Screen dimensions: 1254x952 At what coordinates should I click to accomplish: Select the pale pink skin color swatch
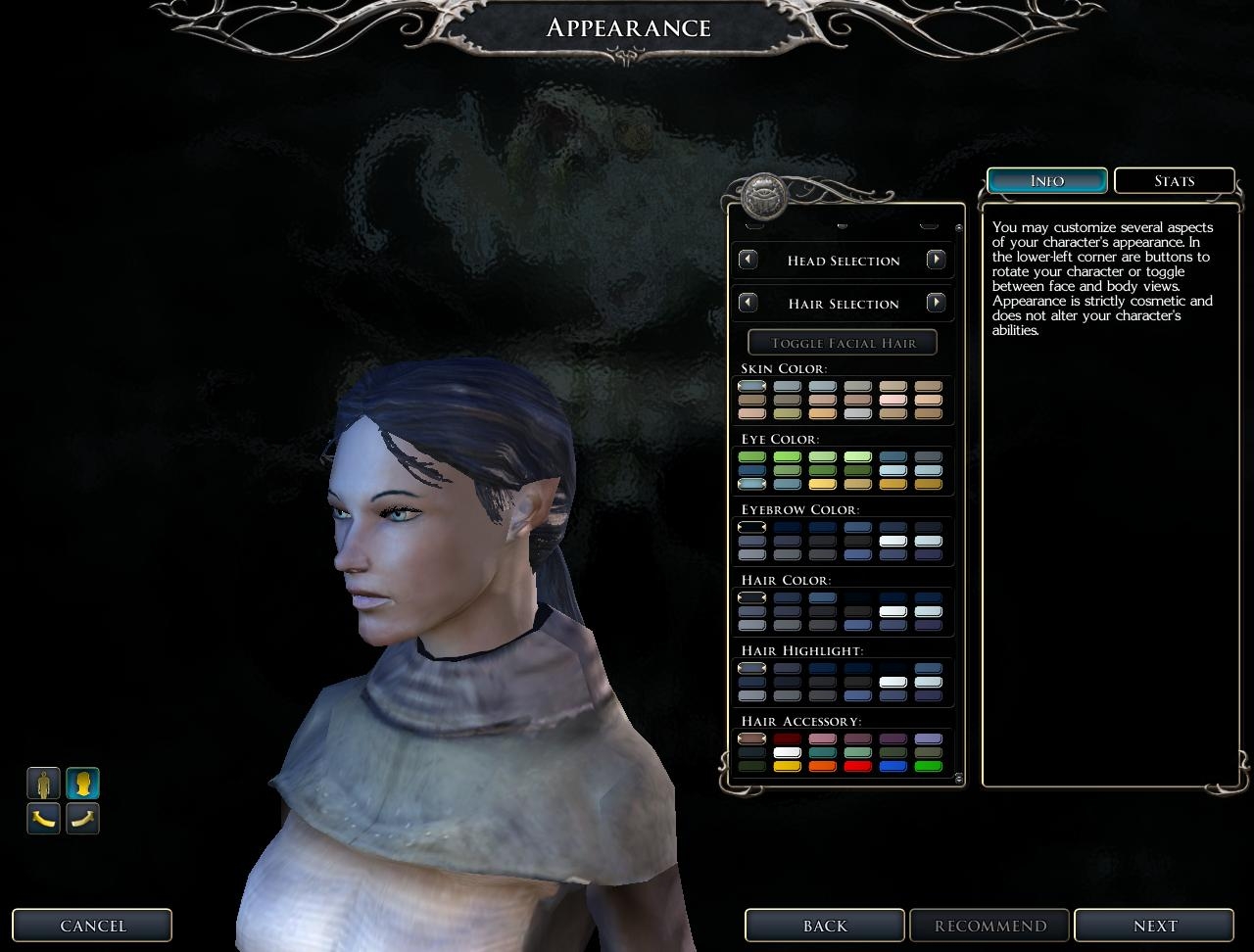[892, 400]
